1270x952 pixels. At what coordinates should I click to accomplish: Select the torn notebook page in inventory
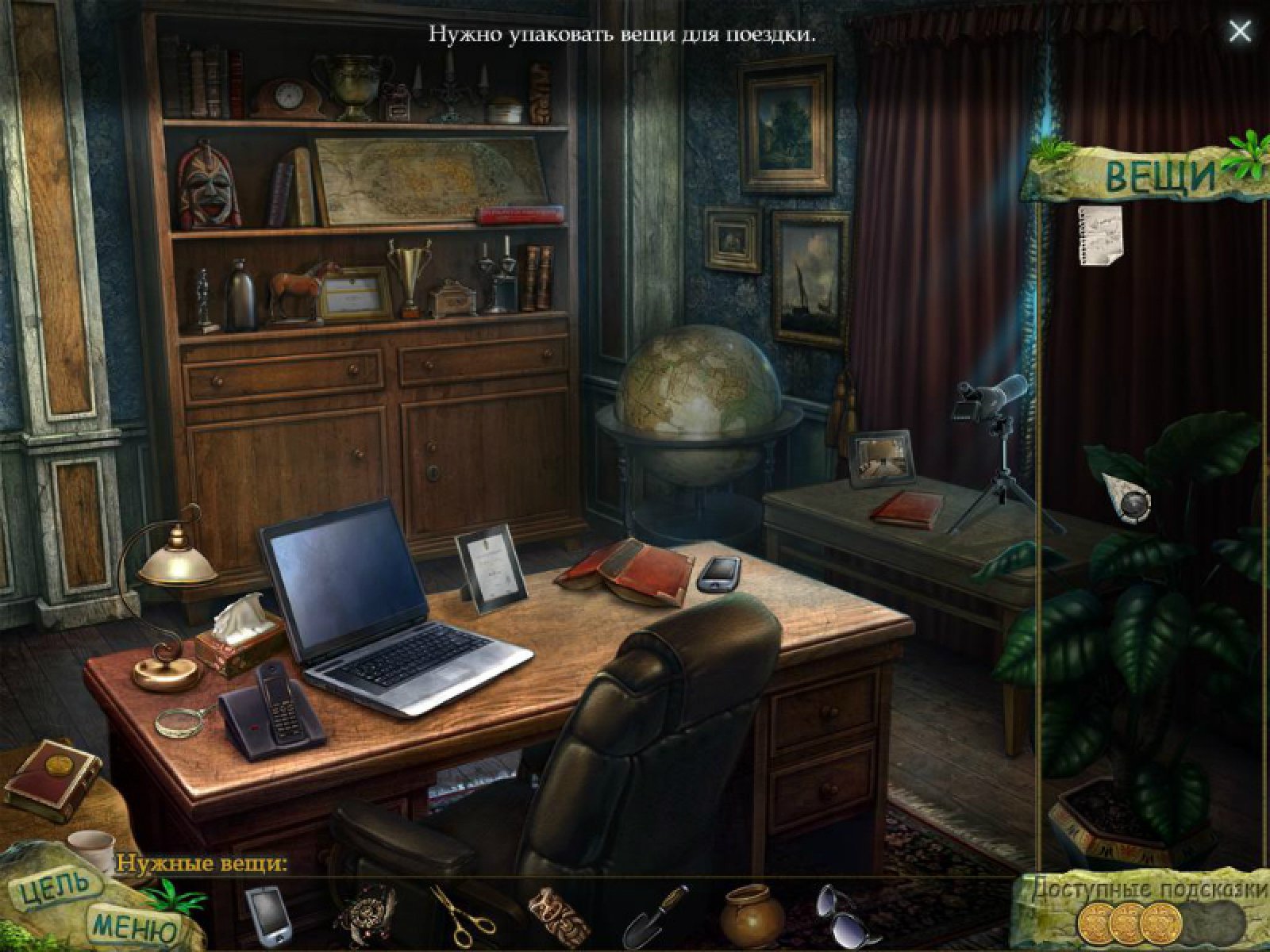tap(1100, 231)
